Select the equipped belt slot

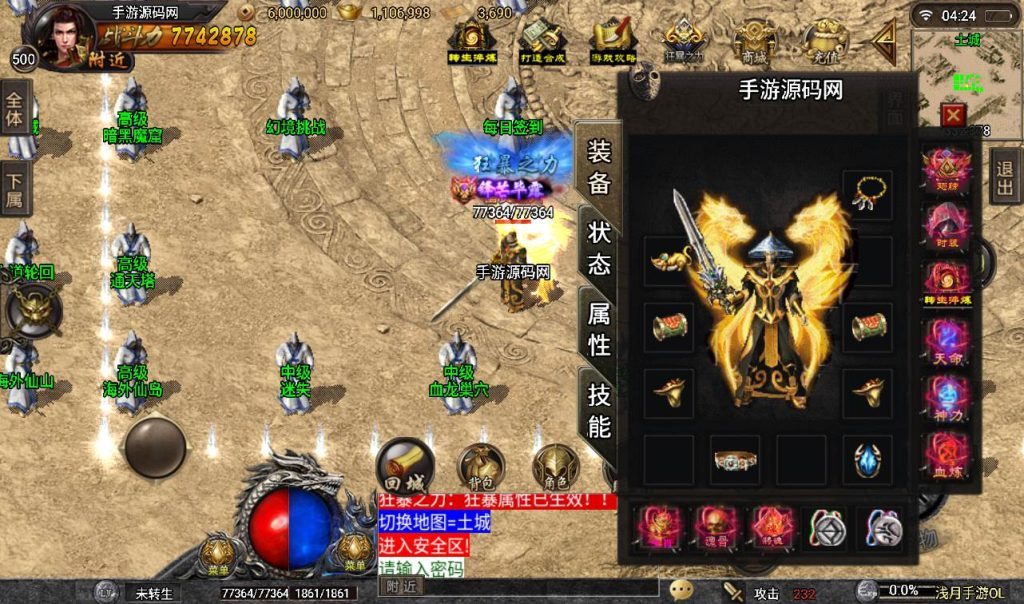tap(735, 459)
